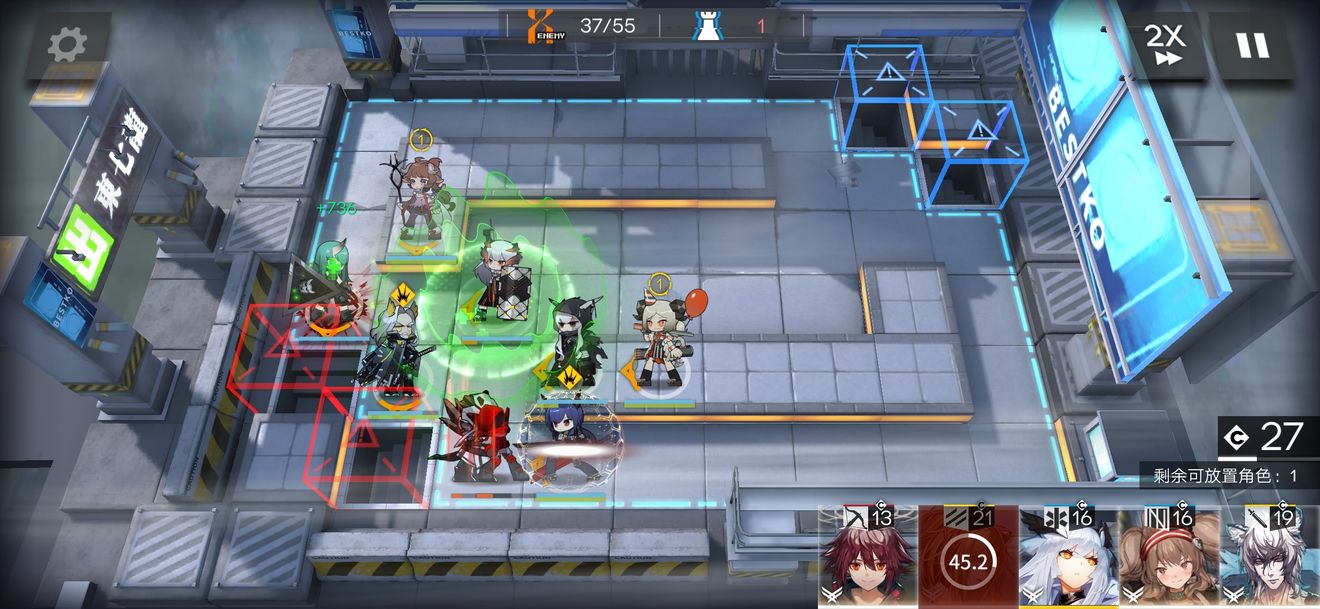Pause the battle

(1251, 46)
